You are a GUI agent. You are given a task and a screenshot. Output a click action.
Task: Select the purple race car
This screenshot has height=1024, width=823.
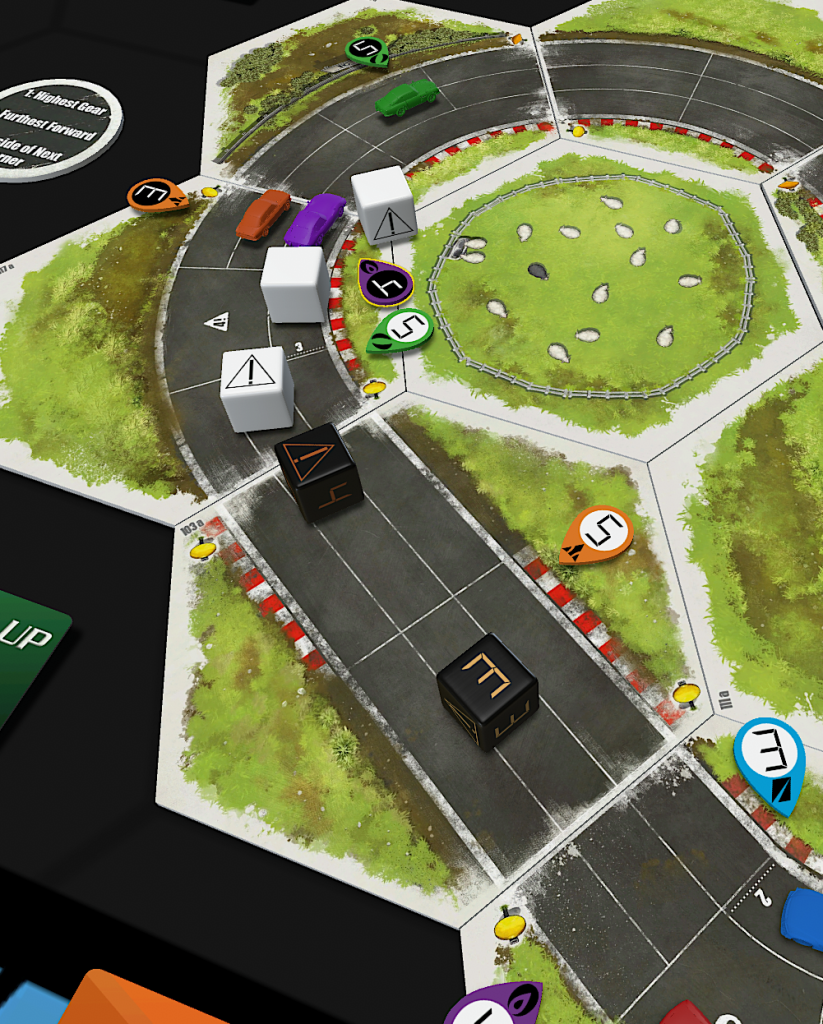[315, 219]
